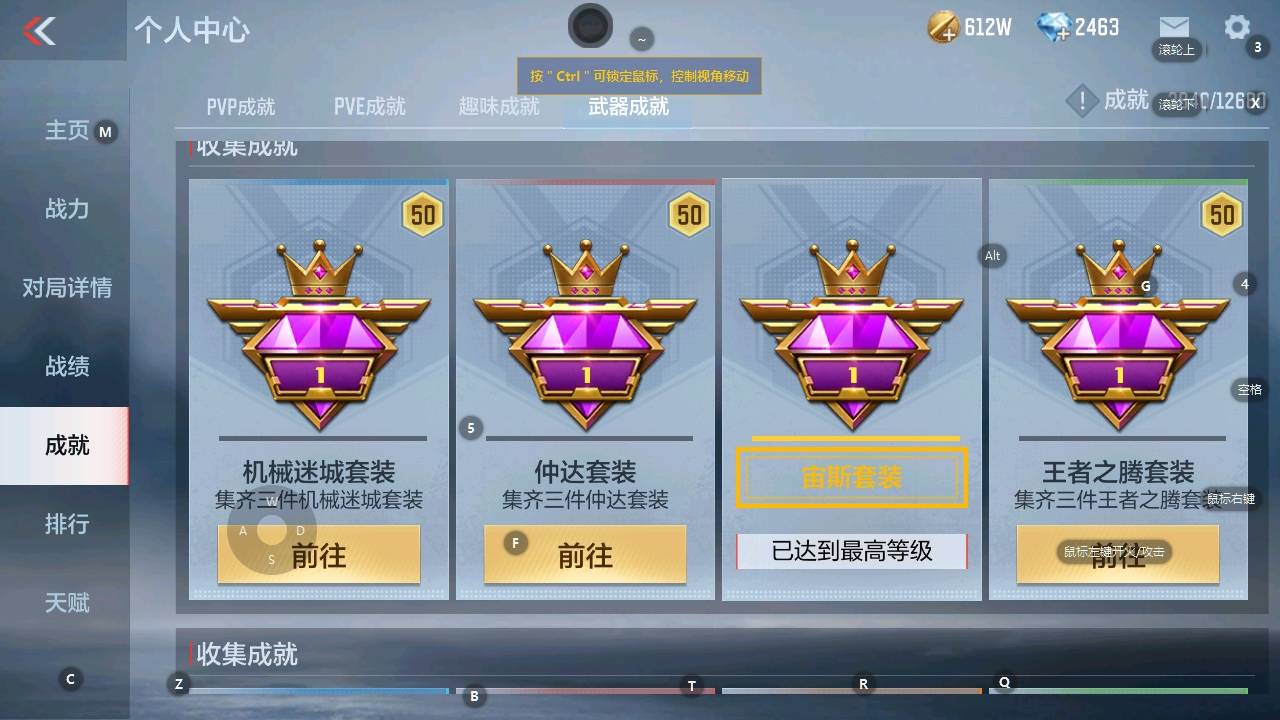Open 排行 in the sidebar
Image resolution: width=1280 pixels, height=720 pixels.
pos(65,524)
